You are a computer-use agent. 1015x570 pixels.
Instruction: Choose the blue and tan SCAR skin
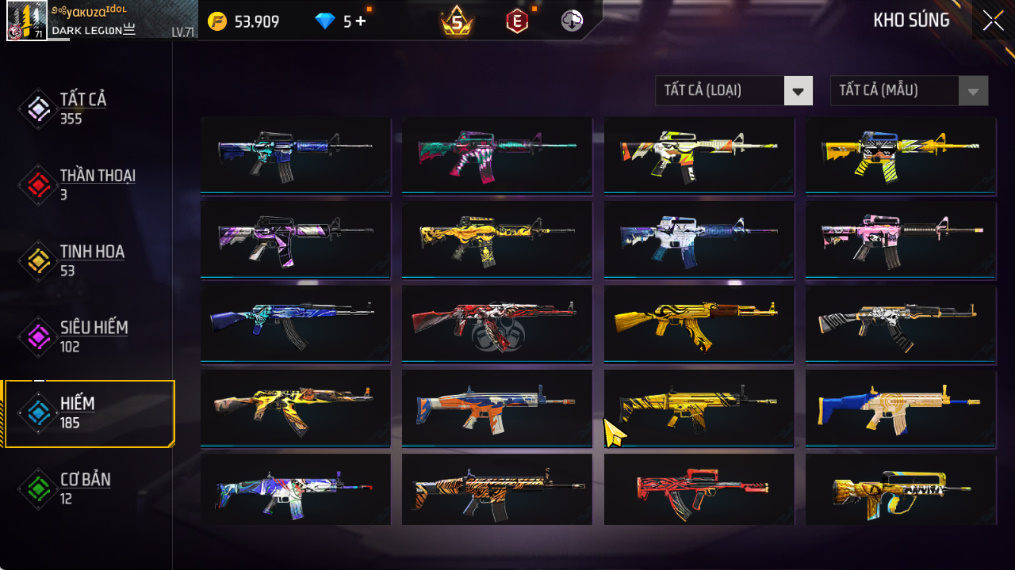coord(900,406)
